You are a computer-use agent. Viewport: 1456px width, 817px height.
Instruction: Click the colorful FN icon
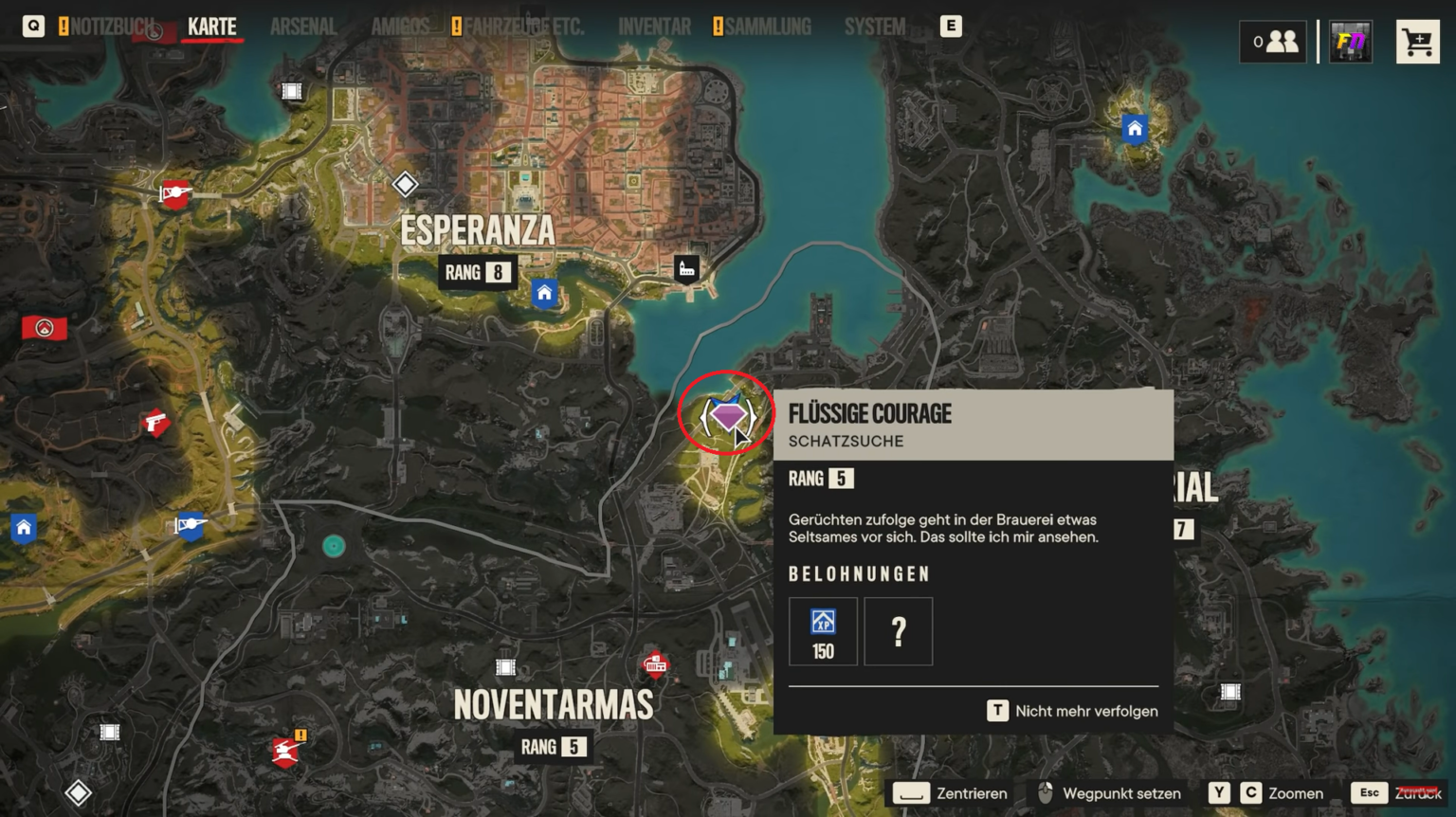[1350, 42]
